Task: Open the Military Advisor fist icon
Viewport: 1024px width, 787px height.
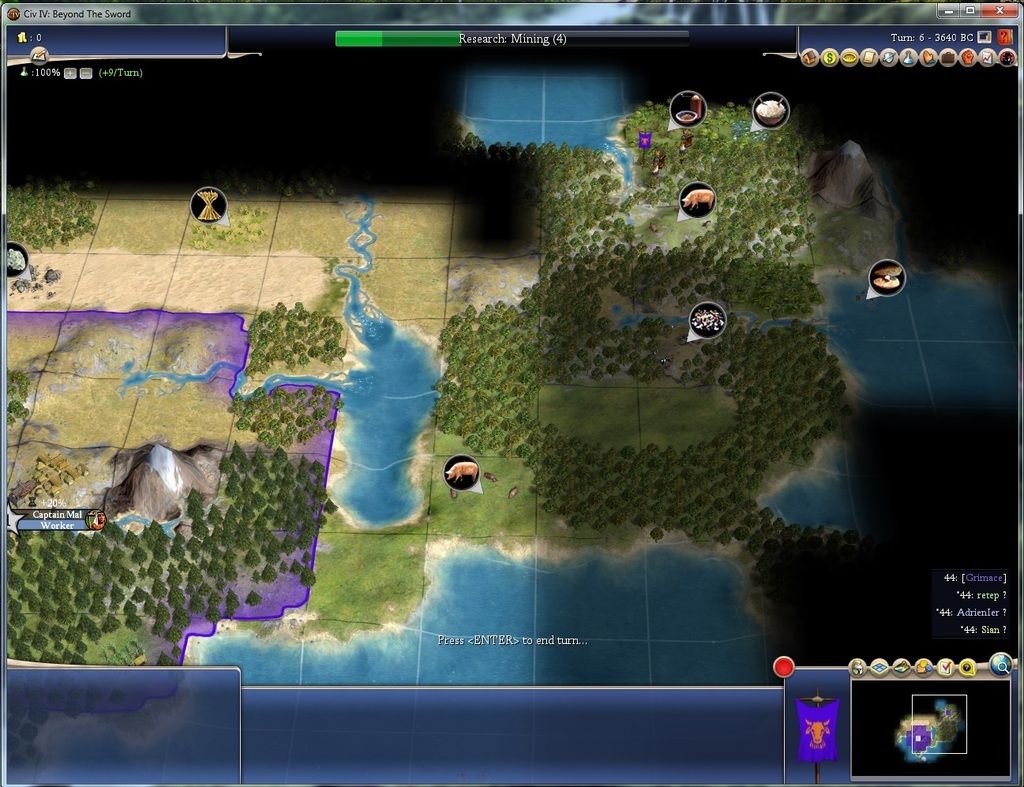Action: [x=968, y=58]
